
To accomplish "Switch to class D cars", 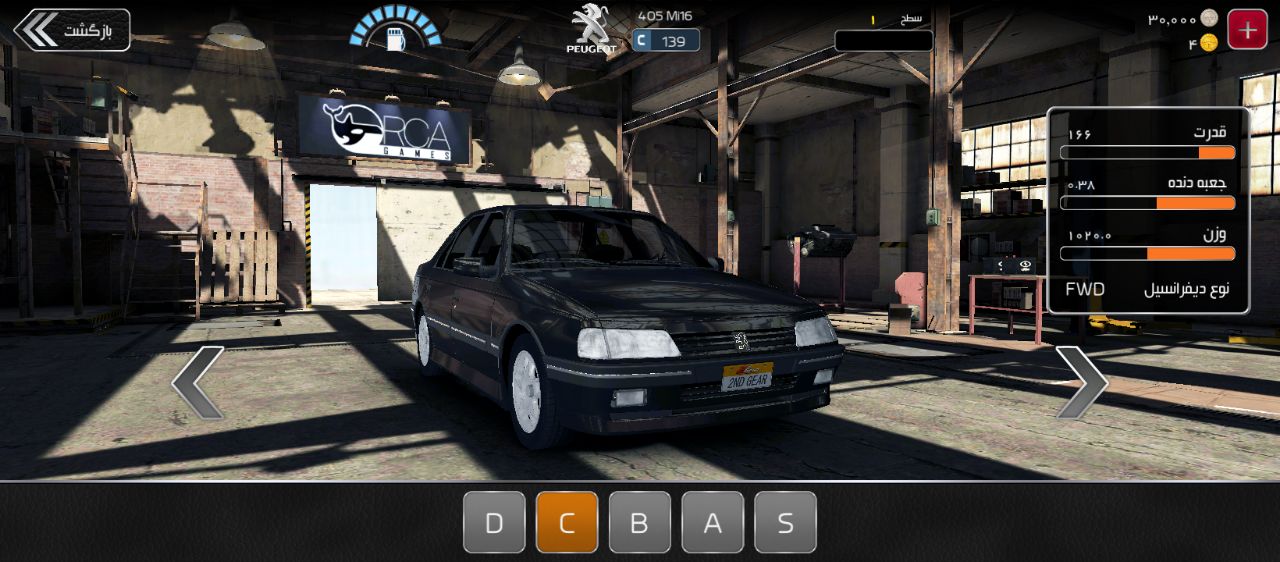I will 494,522.
